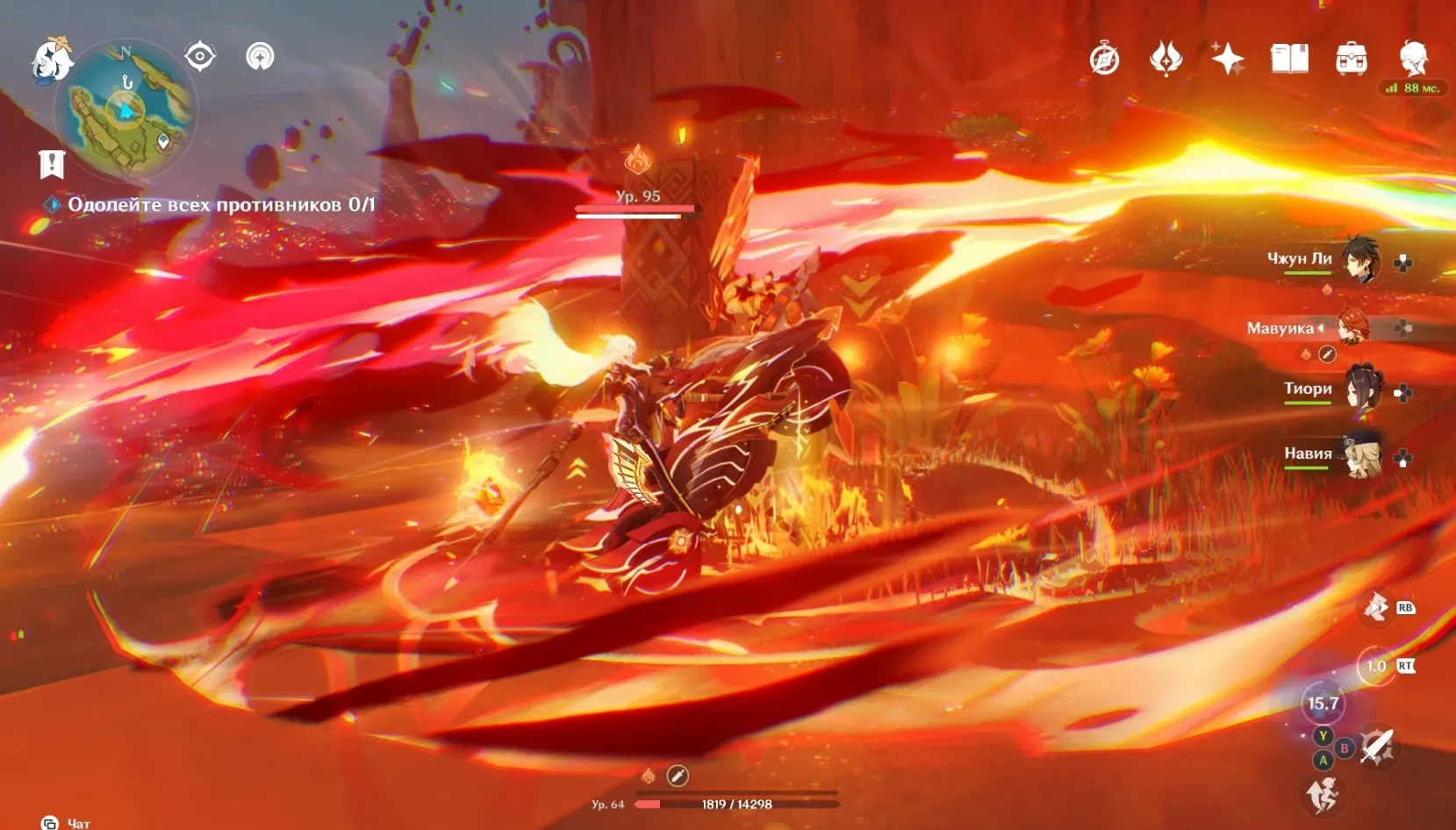Screen dimensions: 1456x830
Task: Switch to party member Навия
Action: click(1361, 454)
